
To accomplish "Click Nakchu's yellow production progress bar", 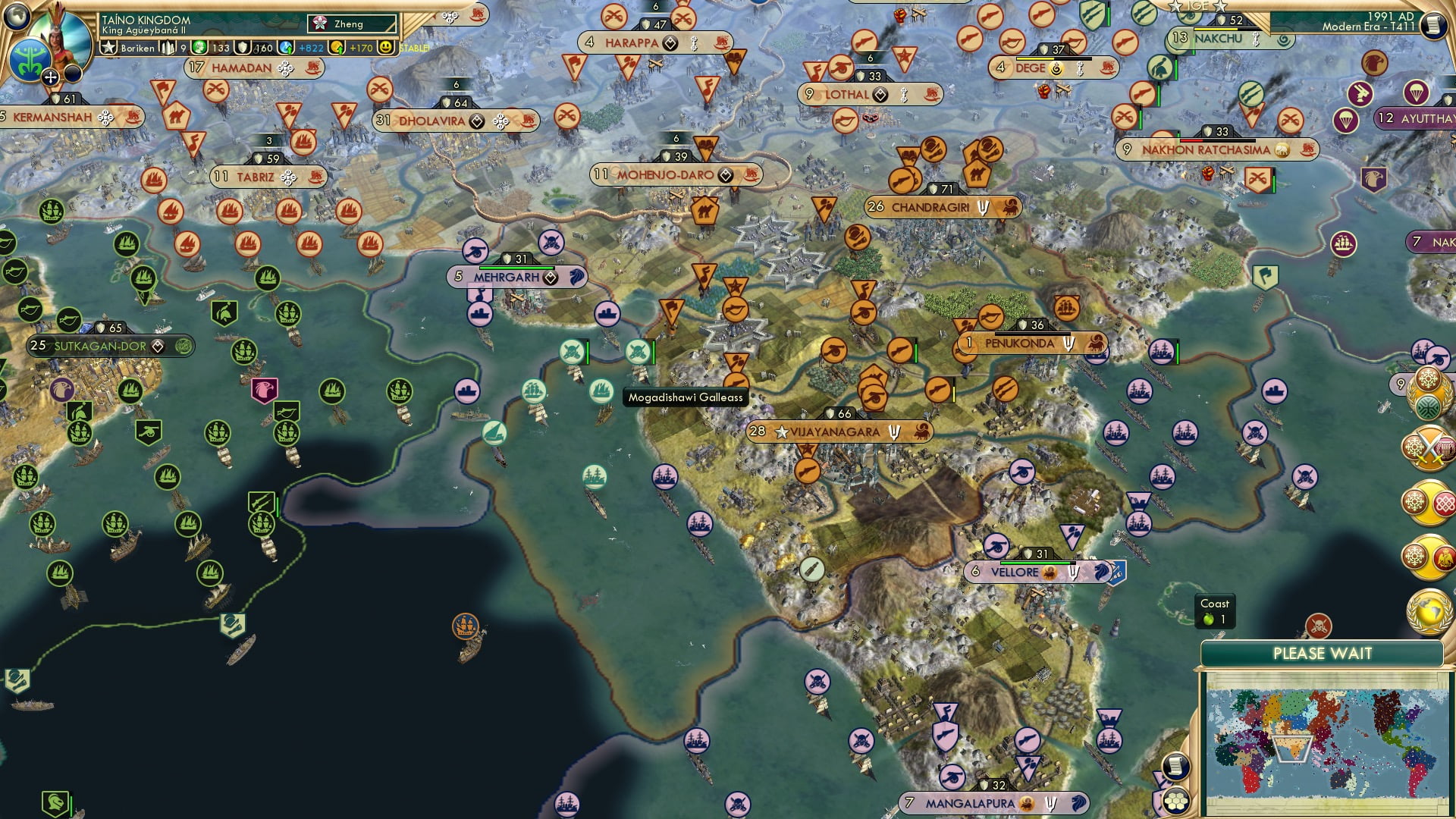I will (1216, 30).
